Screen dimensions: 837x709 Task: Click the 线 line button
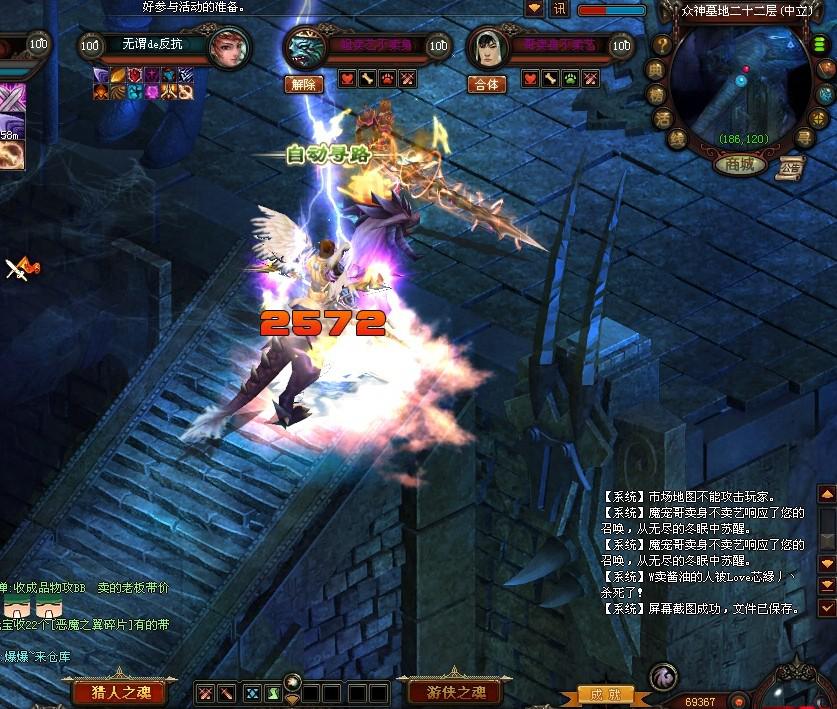[677, 138]
